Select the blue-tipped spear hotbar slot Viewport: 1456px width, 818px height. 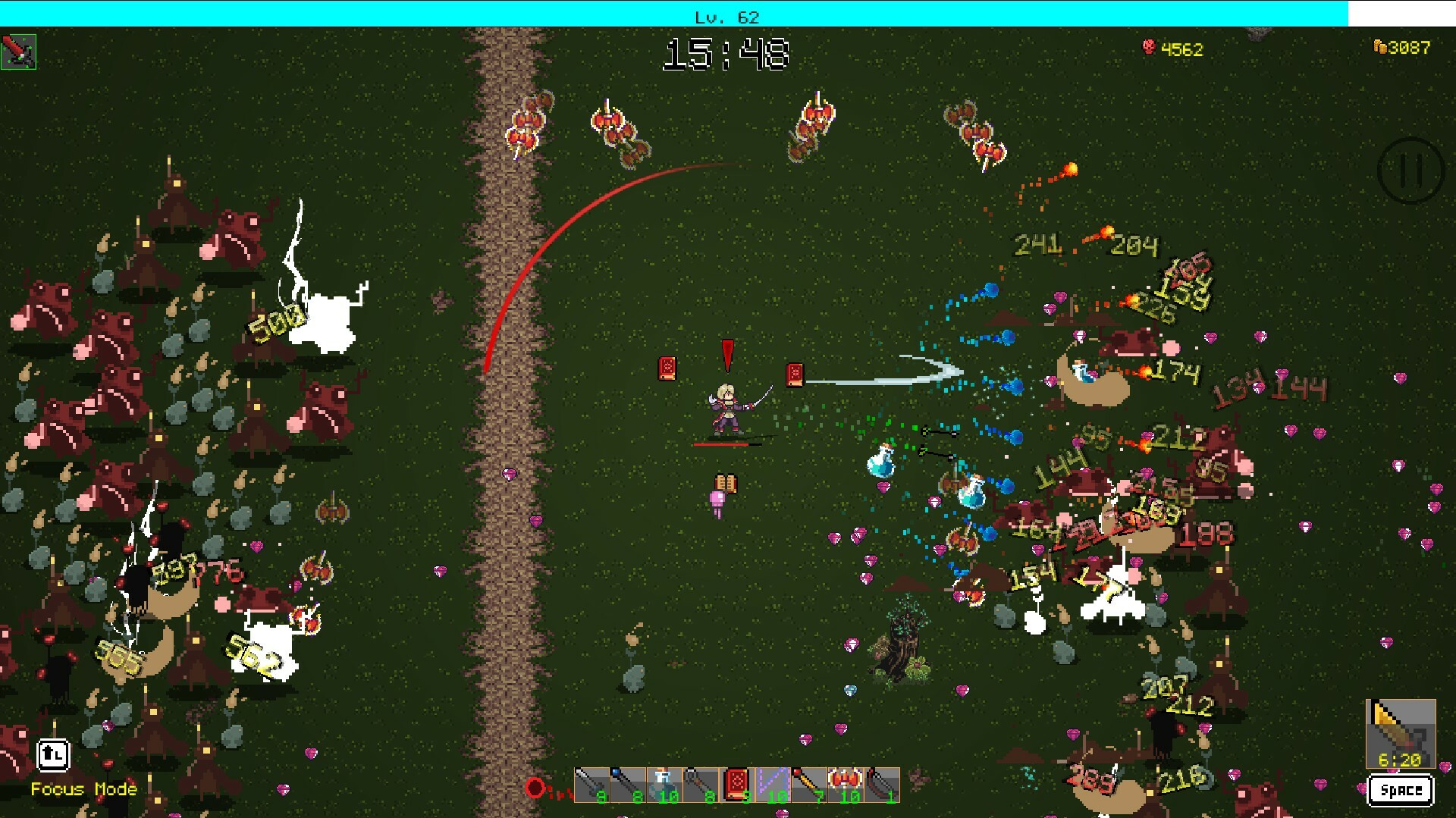[627, 785]
